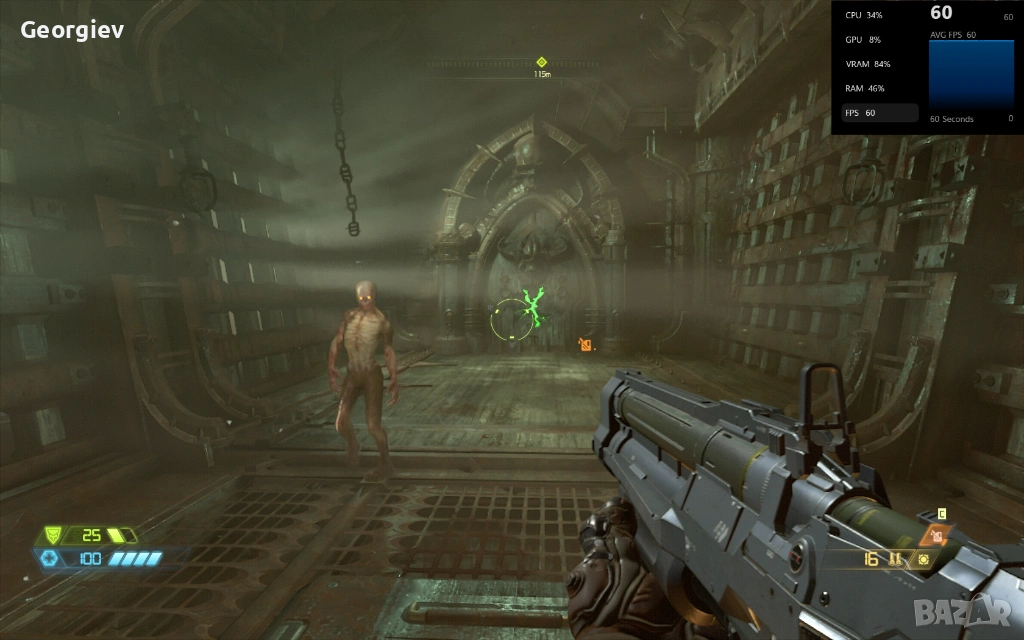Activate the orange Flame Belch equipment icon

coord(937,536)
